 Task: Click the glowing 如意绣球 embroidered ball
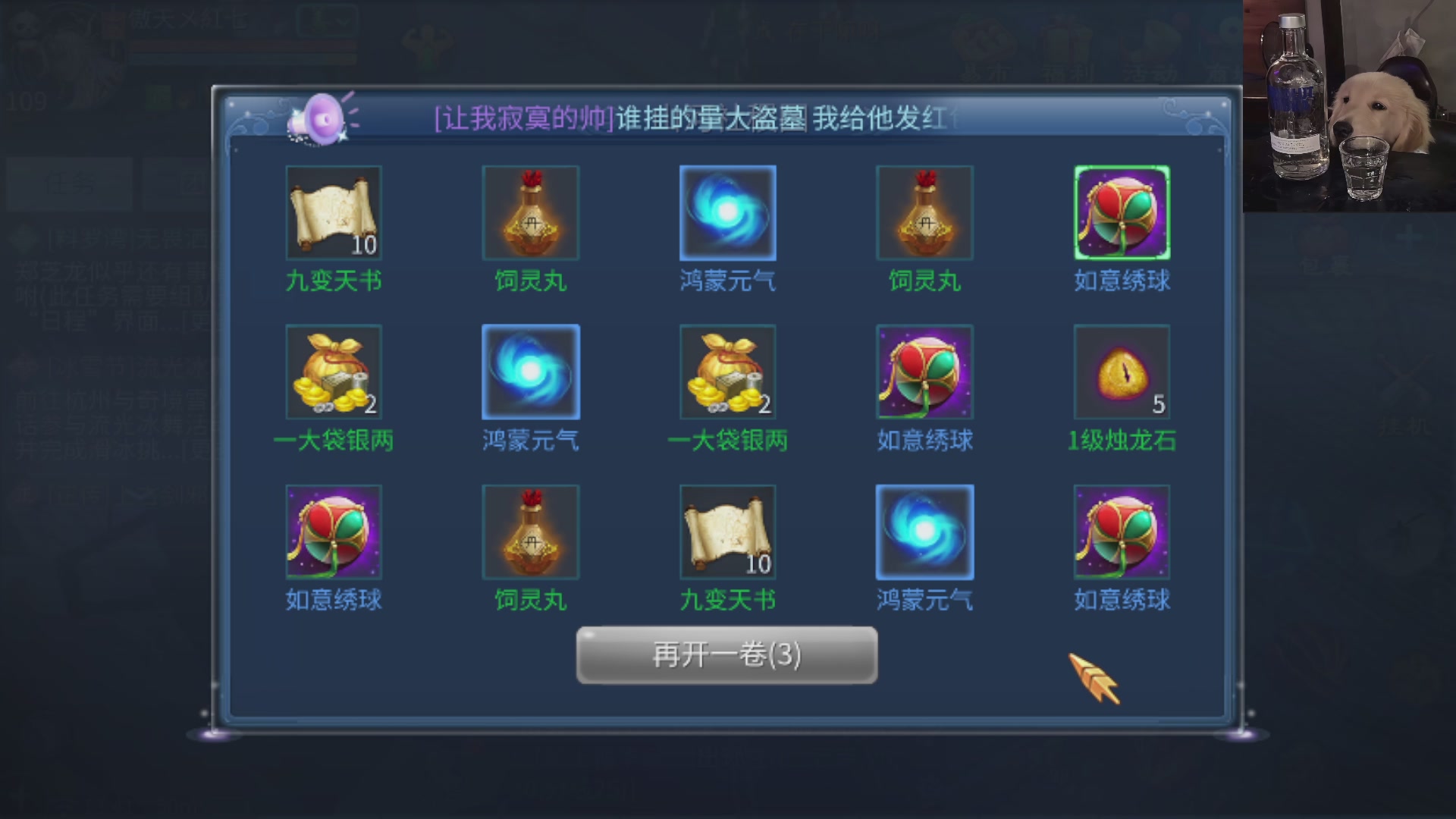(1121, 212)
